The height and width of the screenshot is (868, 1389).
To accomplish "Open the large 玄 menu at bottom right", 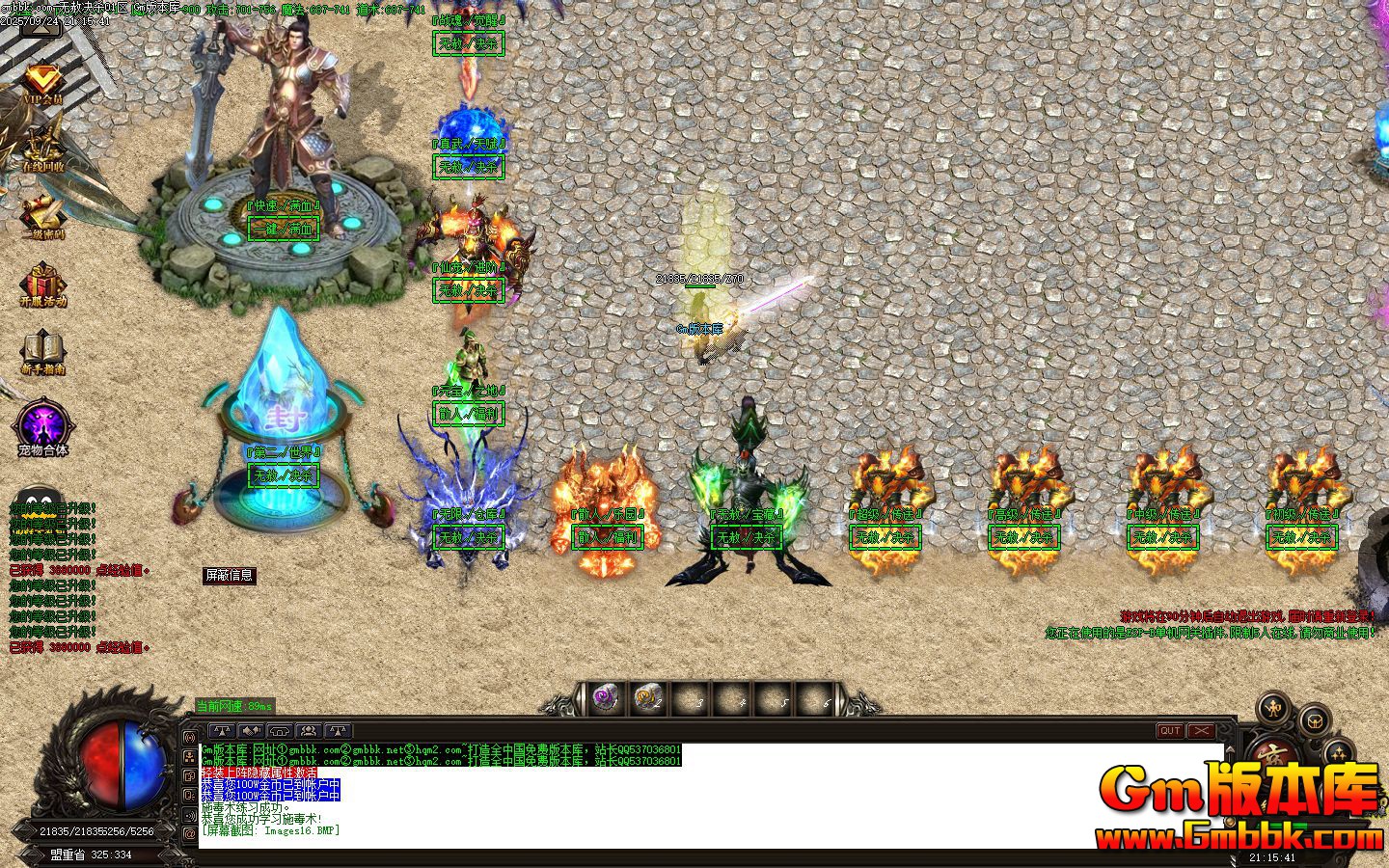I will point(1273,754).
